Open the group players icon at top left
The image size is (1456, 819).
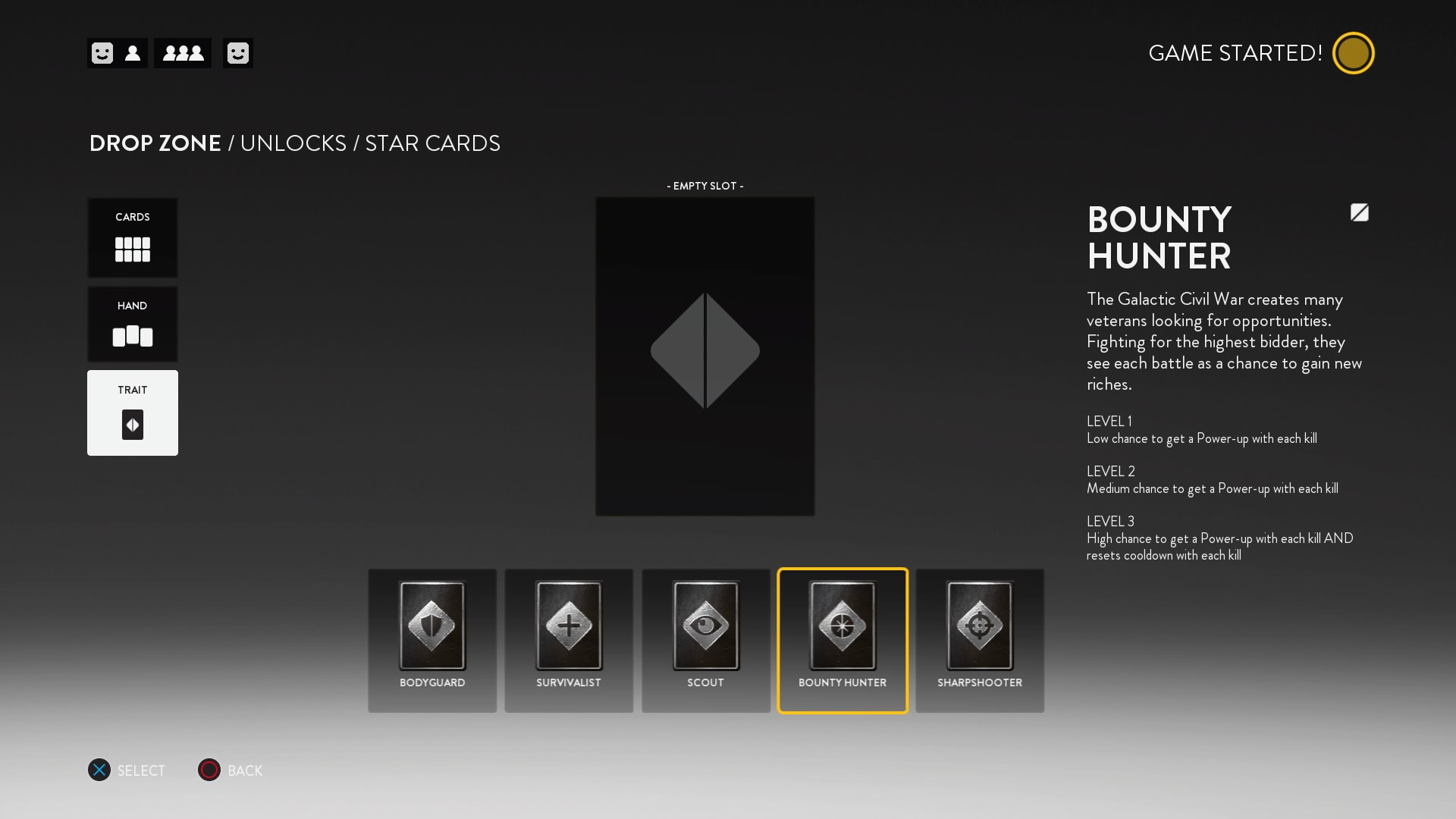click(182, 52)
